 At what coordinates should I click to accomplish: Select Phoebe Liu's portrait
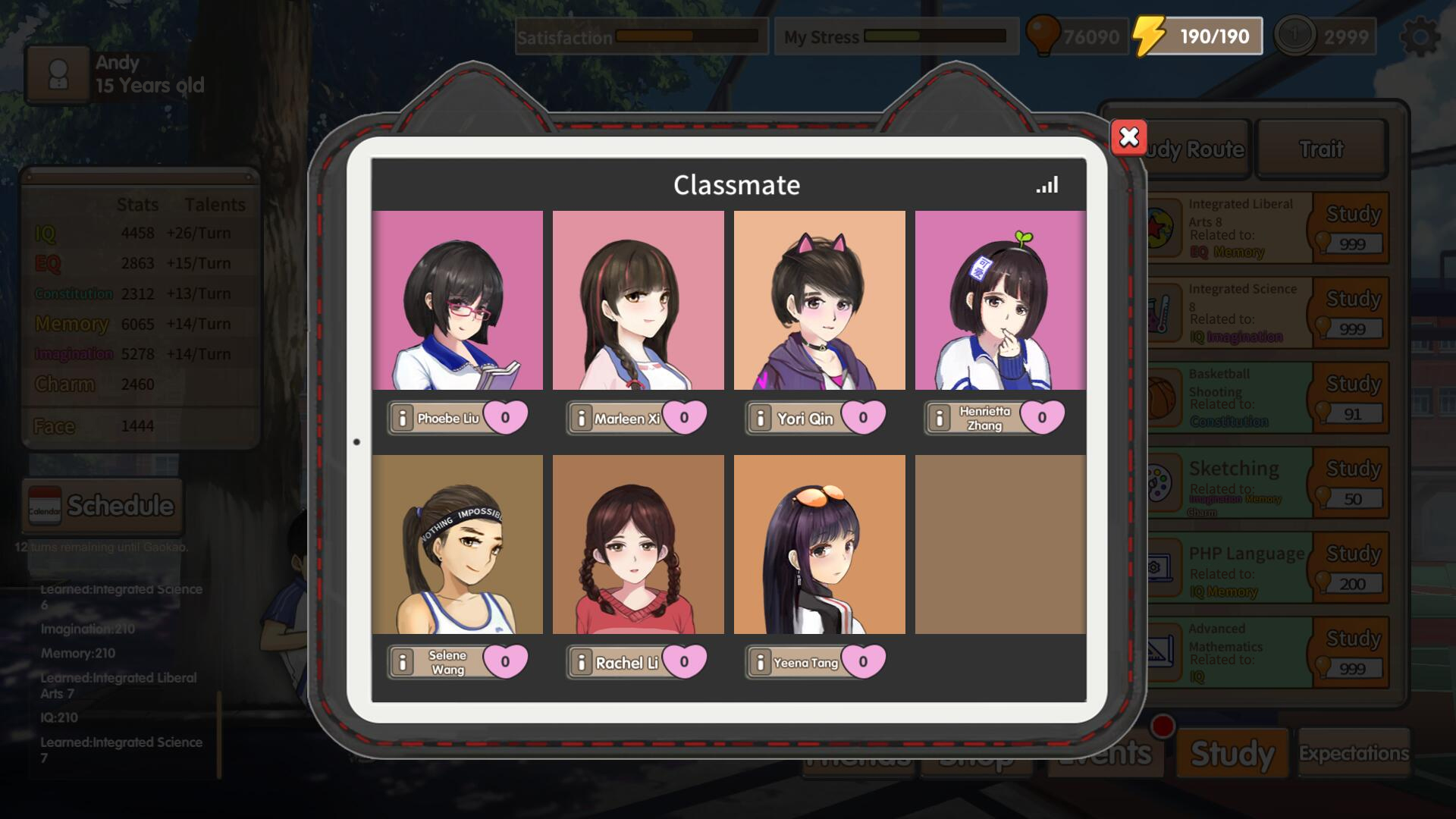457,300
